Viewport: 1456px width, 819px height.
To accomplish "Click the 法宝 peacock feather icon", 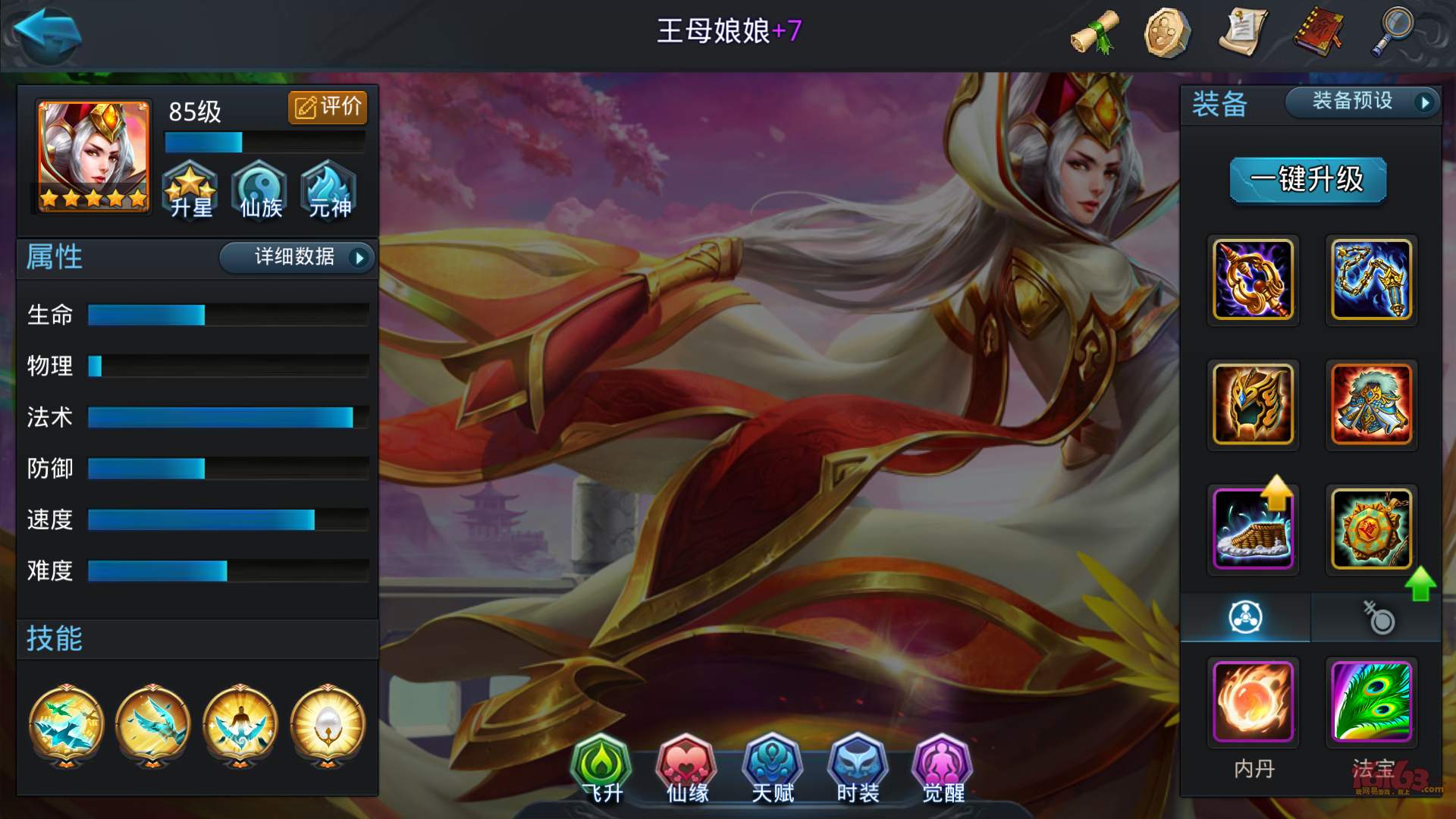I will pos(1371,703).
